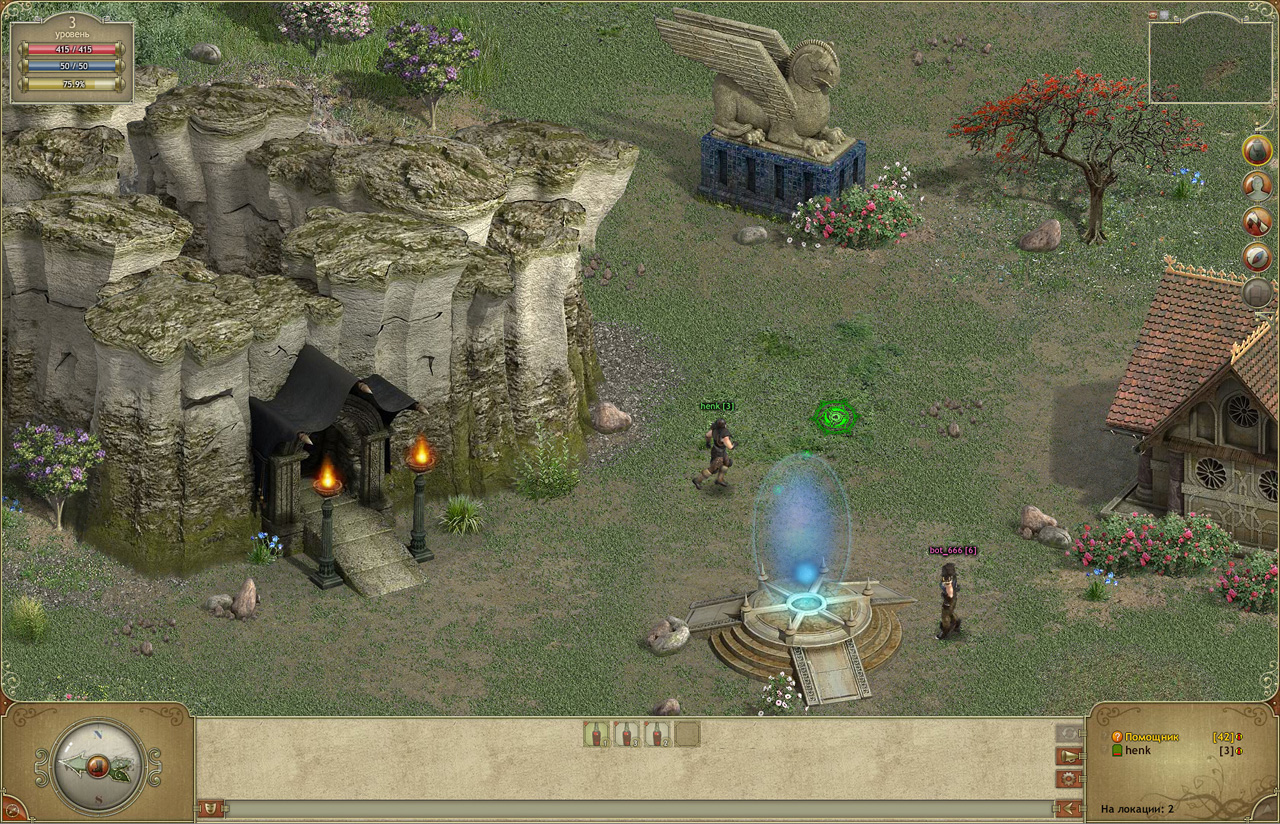
Task: Click the small red icon above minimap
Action: point(1153,15)
